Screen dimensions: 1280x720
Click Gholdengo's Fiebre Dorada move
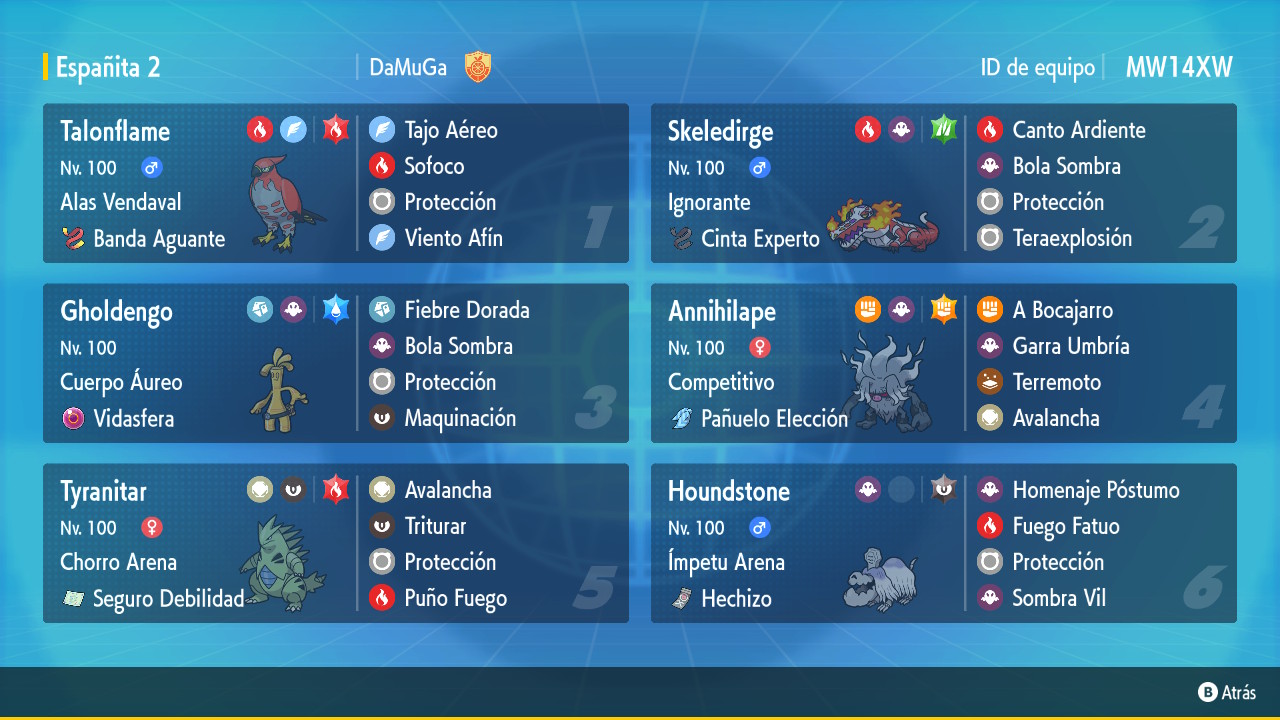click(466, 310)
